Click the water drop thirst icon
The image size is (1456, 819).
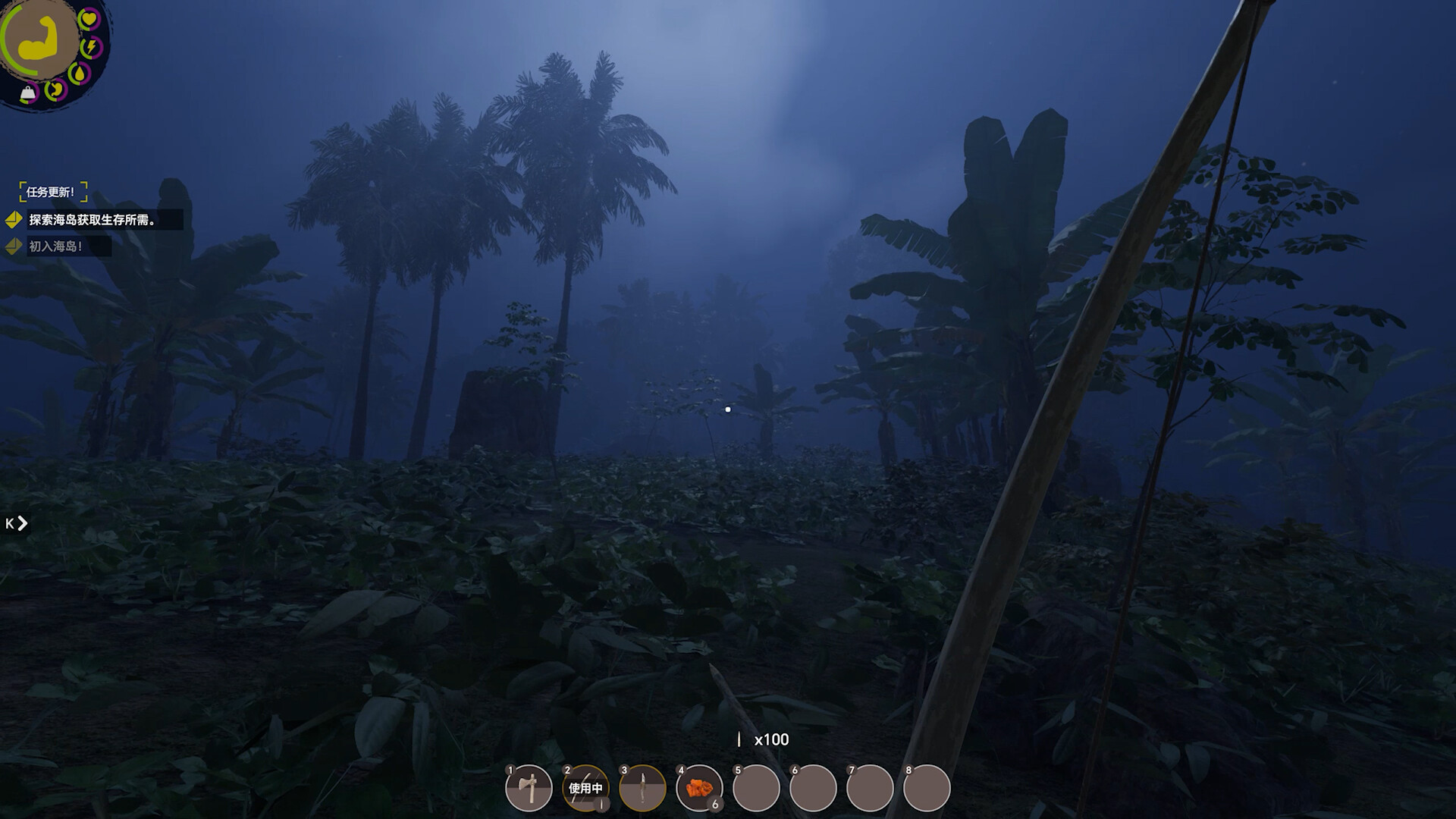tap(79, 74)
